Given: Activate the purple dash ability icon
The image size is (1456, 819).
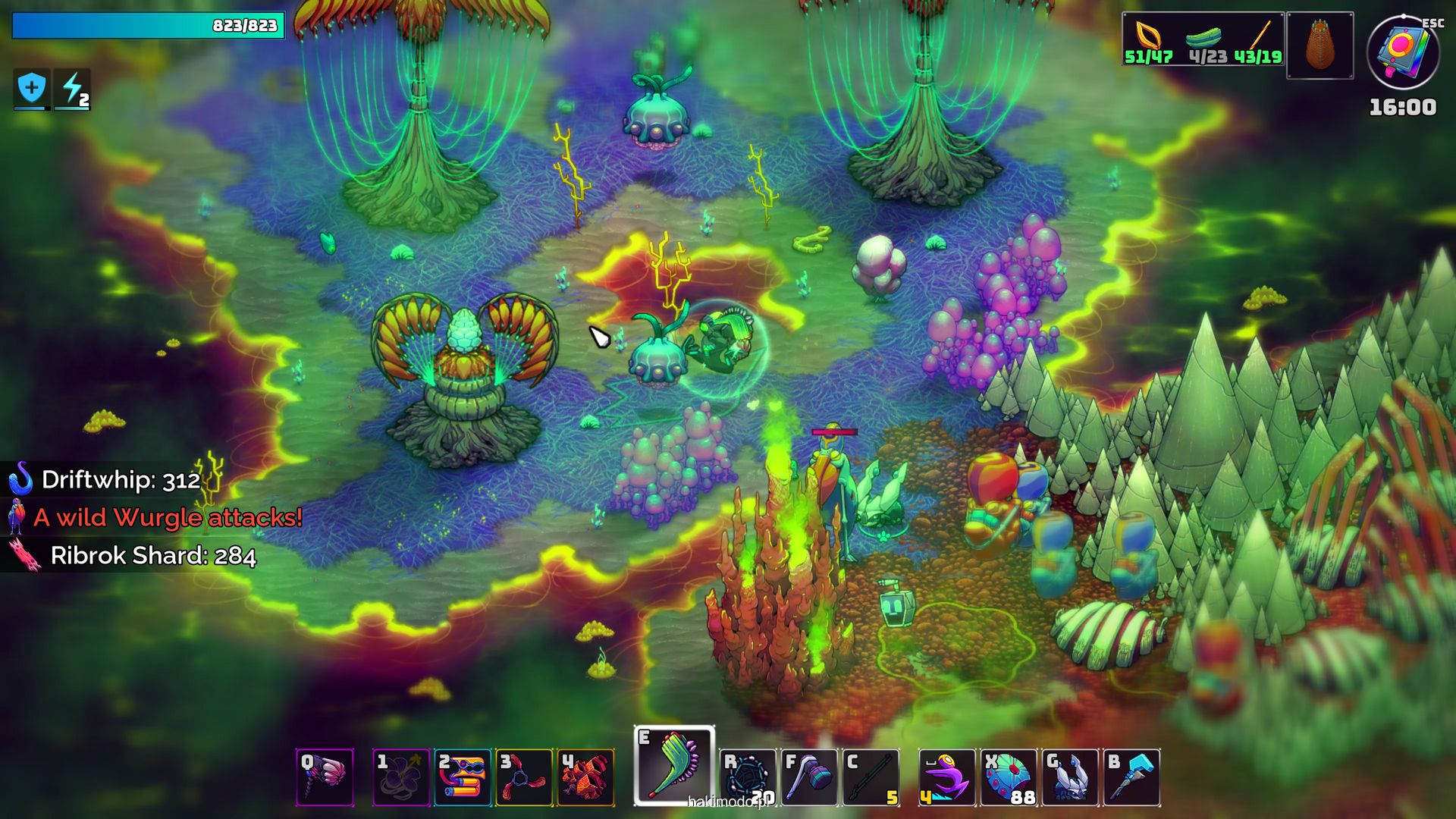Looking at the screenshot, I should pyautogui.click(x=947, y=777).
